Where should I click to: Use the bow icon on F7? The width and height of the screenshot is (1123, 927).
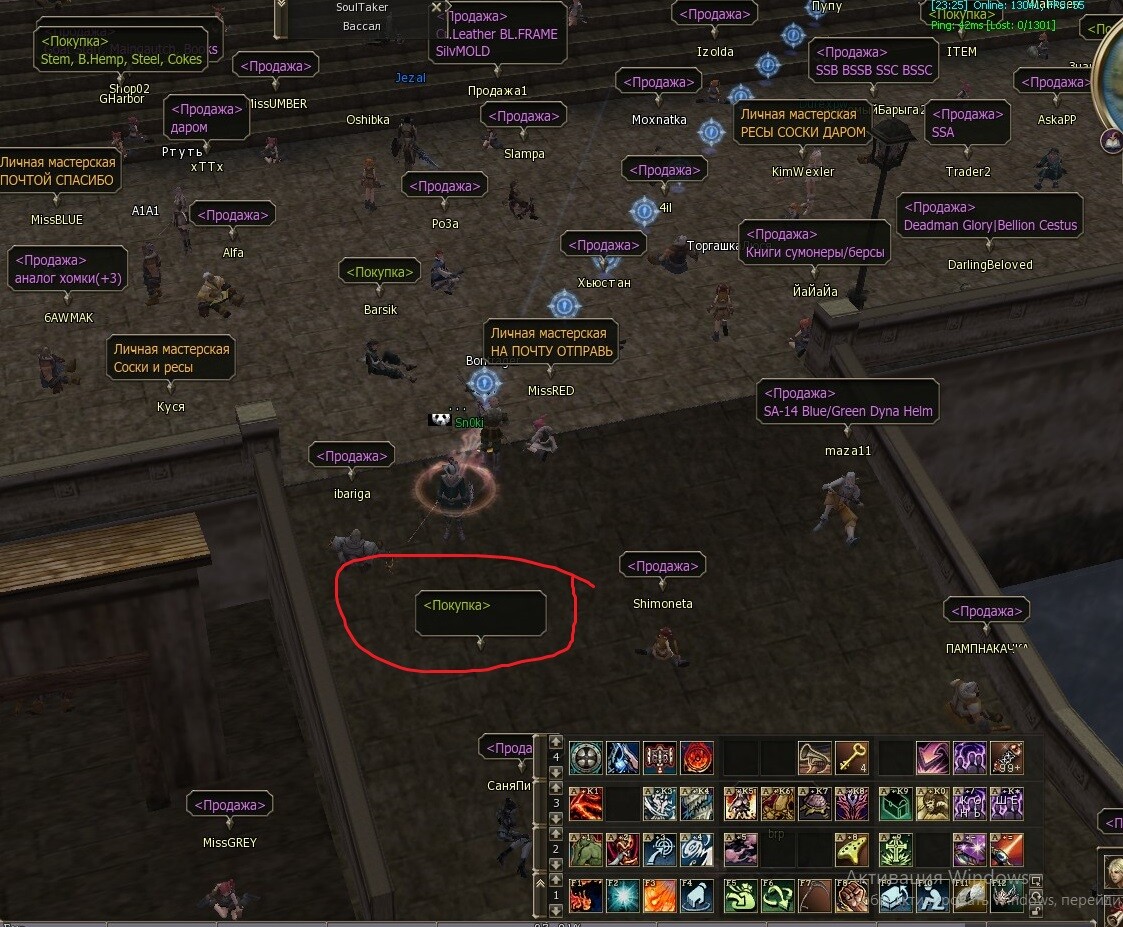[814, 895]
